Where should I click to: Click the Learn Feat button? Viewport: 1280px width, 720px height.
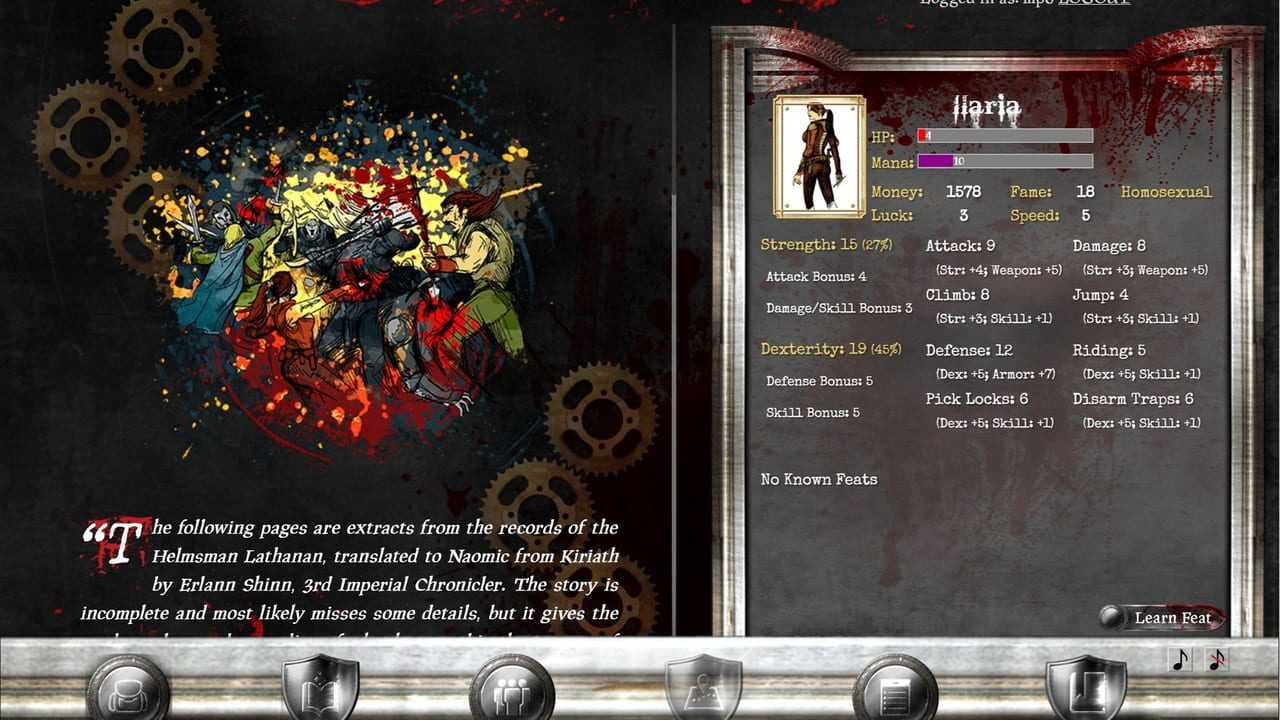tap(1162, 617)
